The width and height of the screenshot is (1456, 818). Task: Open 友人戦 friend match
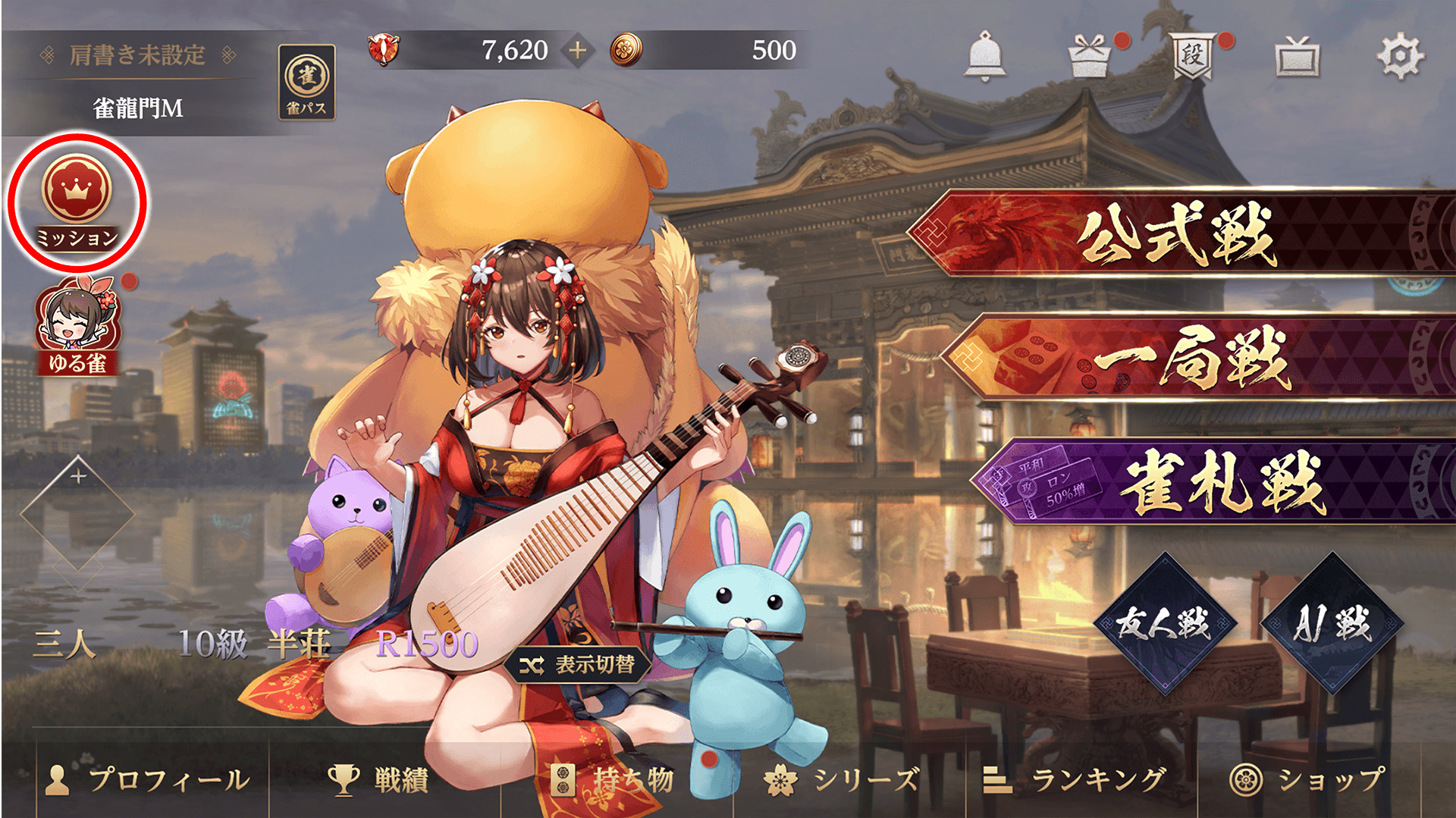point(1164,624)
